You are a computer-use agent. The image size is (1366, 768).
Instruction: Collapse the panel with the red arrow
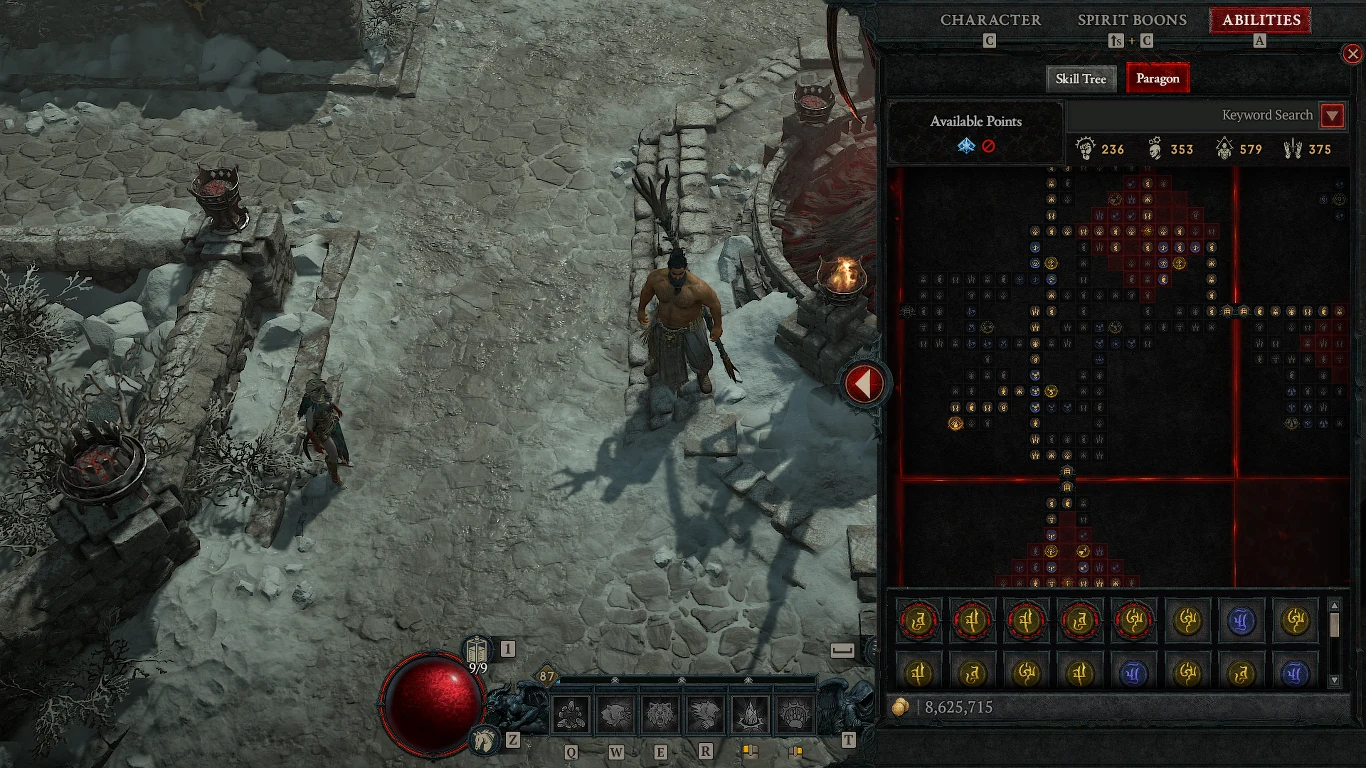click(x=863, y=383)
